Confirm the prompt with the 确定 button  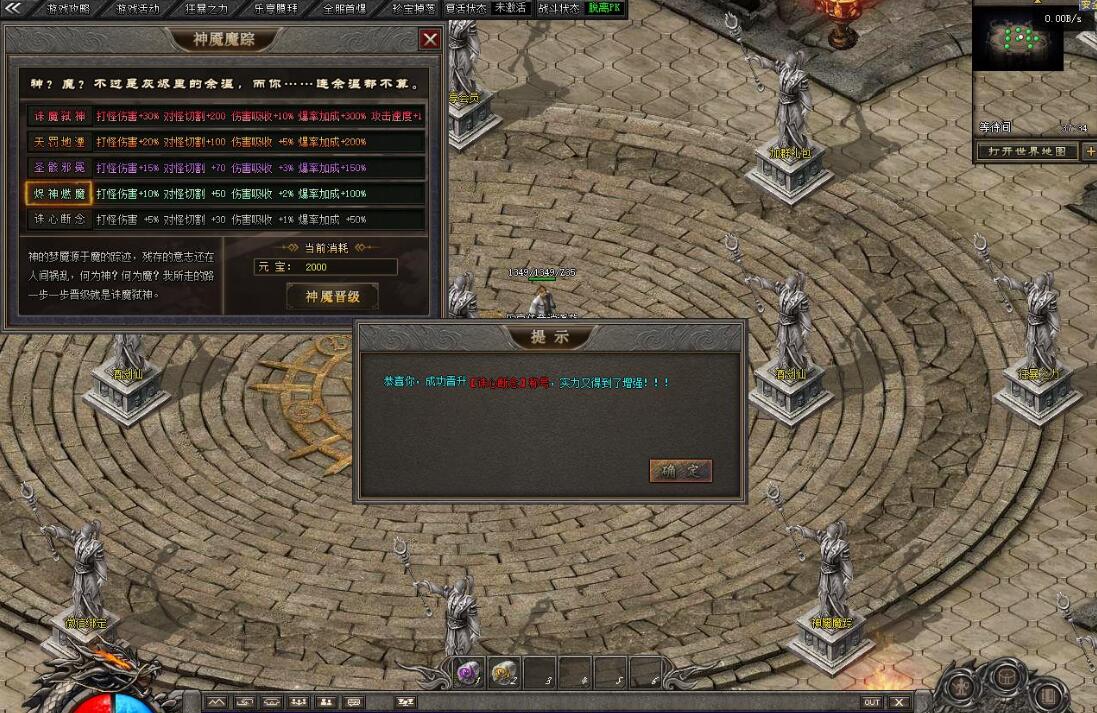click(680, 471)
